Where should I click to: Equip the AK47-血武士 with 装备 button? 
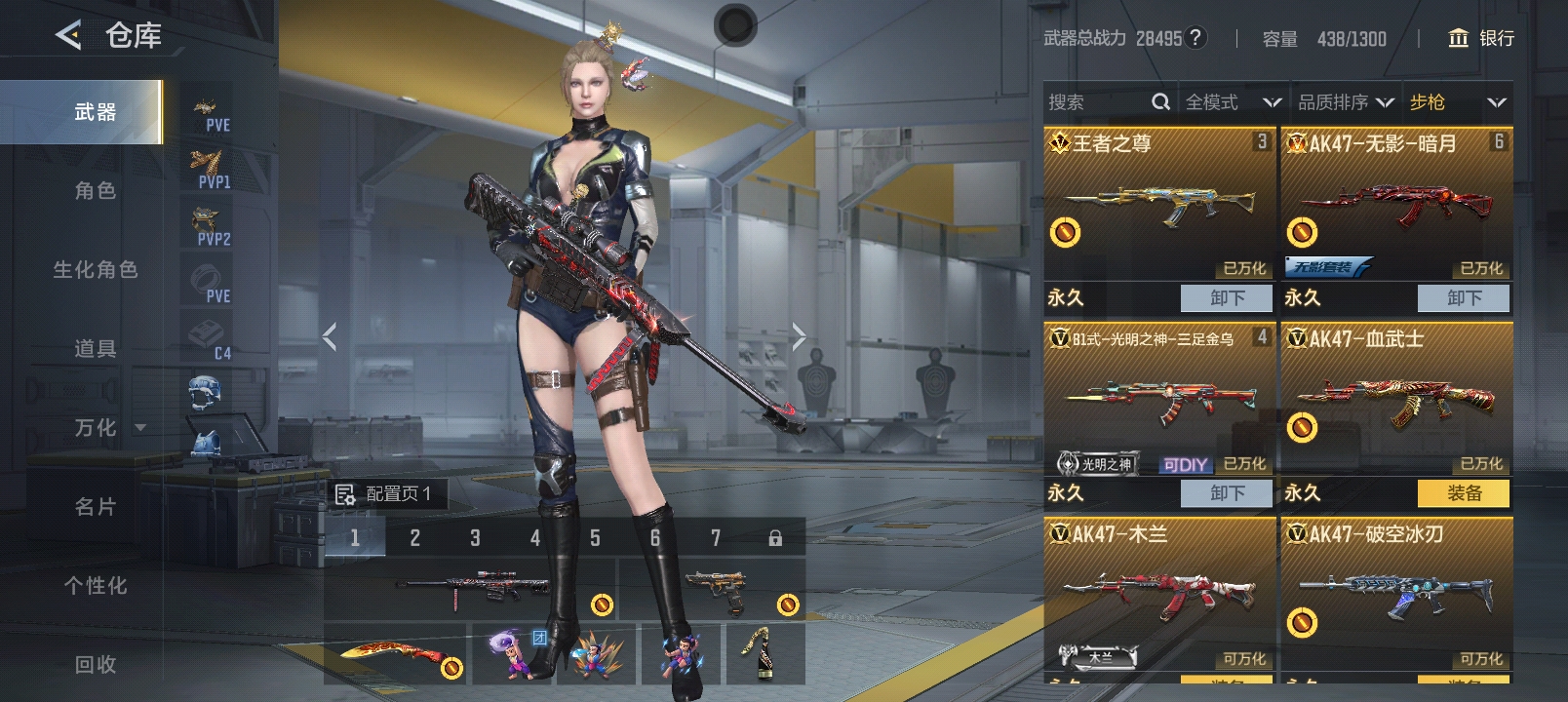[1463, 493]
